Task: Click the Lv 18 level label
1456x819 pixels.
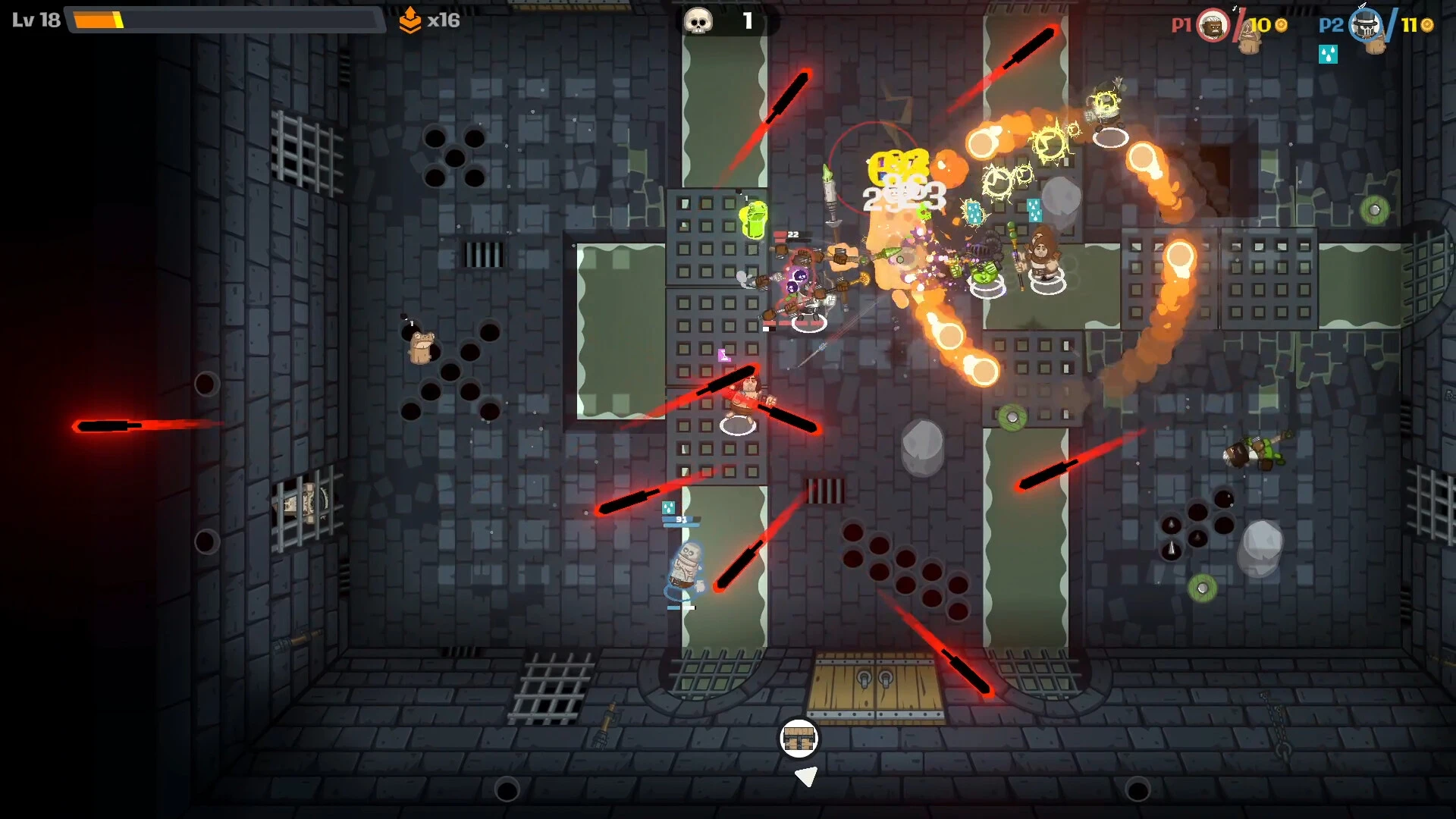Action: coord(34,19)
